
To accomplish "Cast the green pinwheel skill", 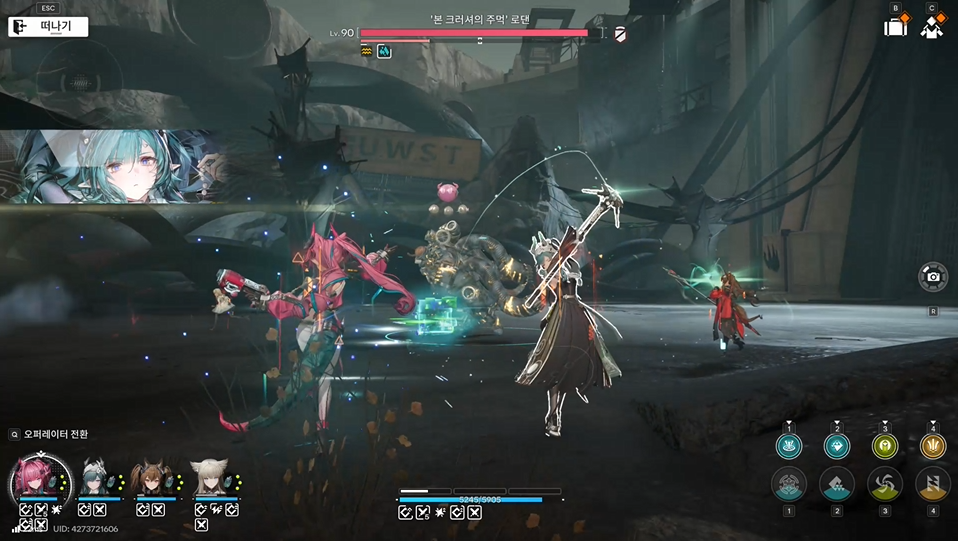I will [x=885, y=485].
